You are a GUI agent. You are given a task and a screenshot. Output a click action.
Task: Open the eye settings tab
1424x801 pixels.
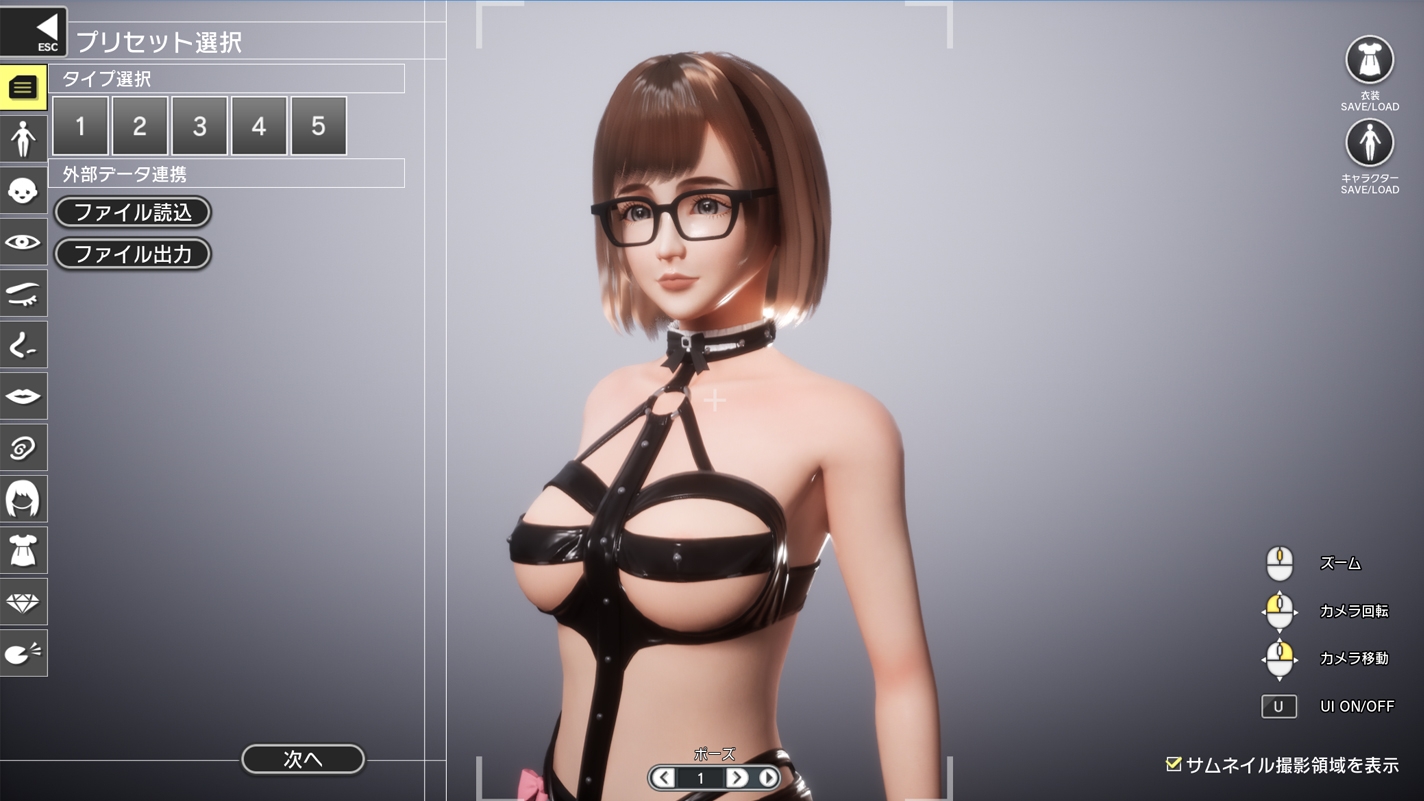coord(23,242)
